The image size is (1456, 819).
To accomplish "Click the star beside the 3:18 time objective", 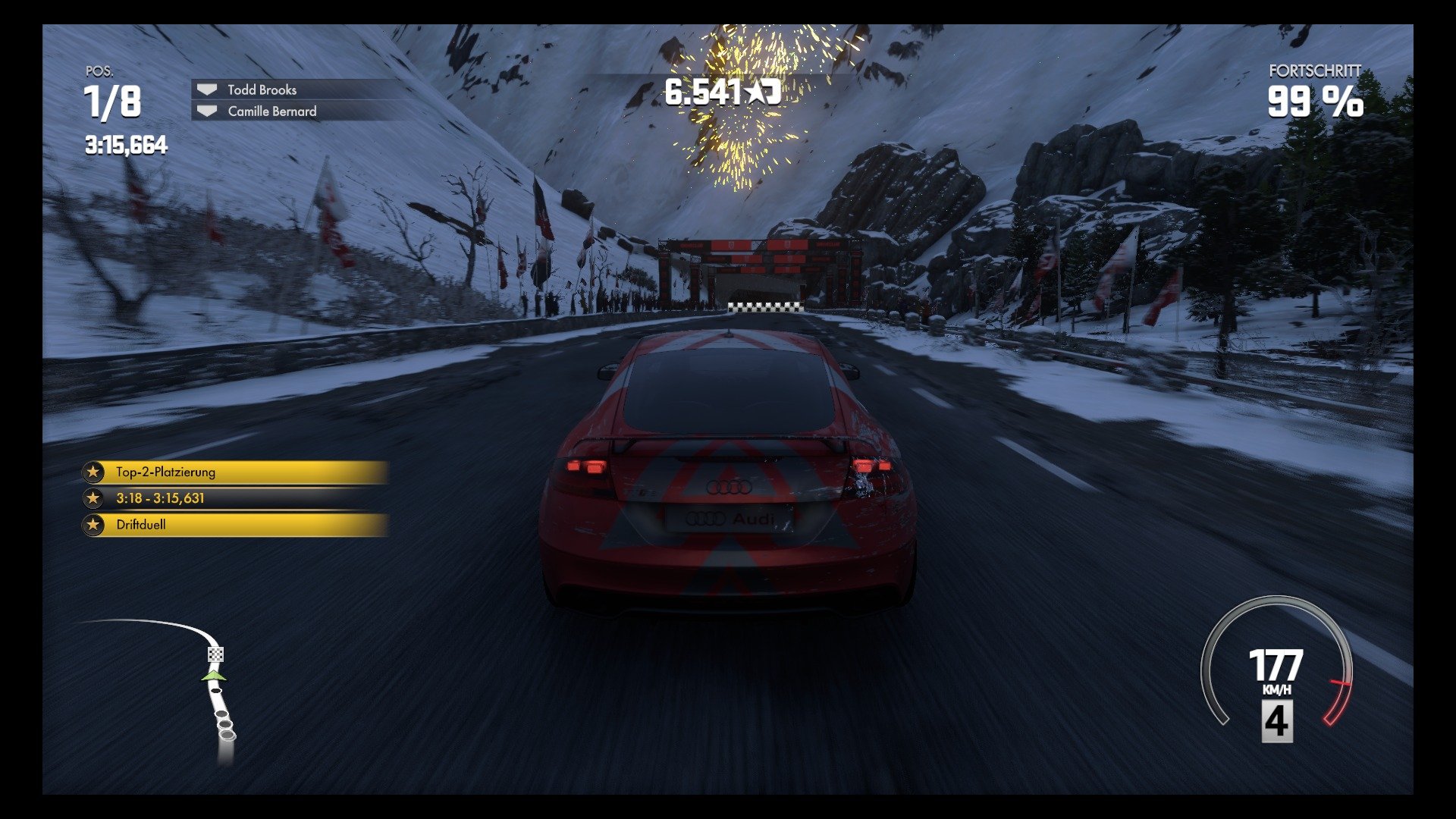I will click(94, 497).
